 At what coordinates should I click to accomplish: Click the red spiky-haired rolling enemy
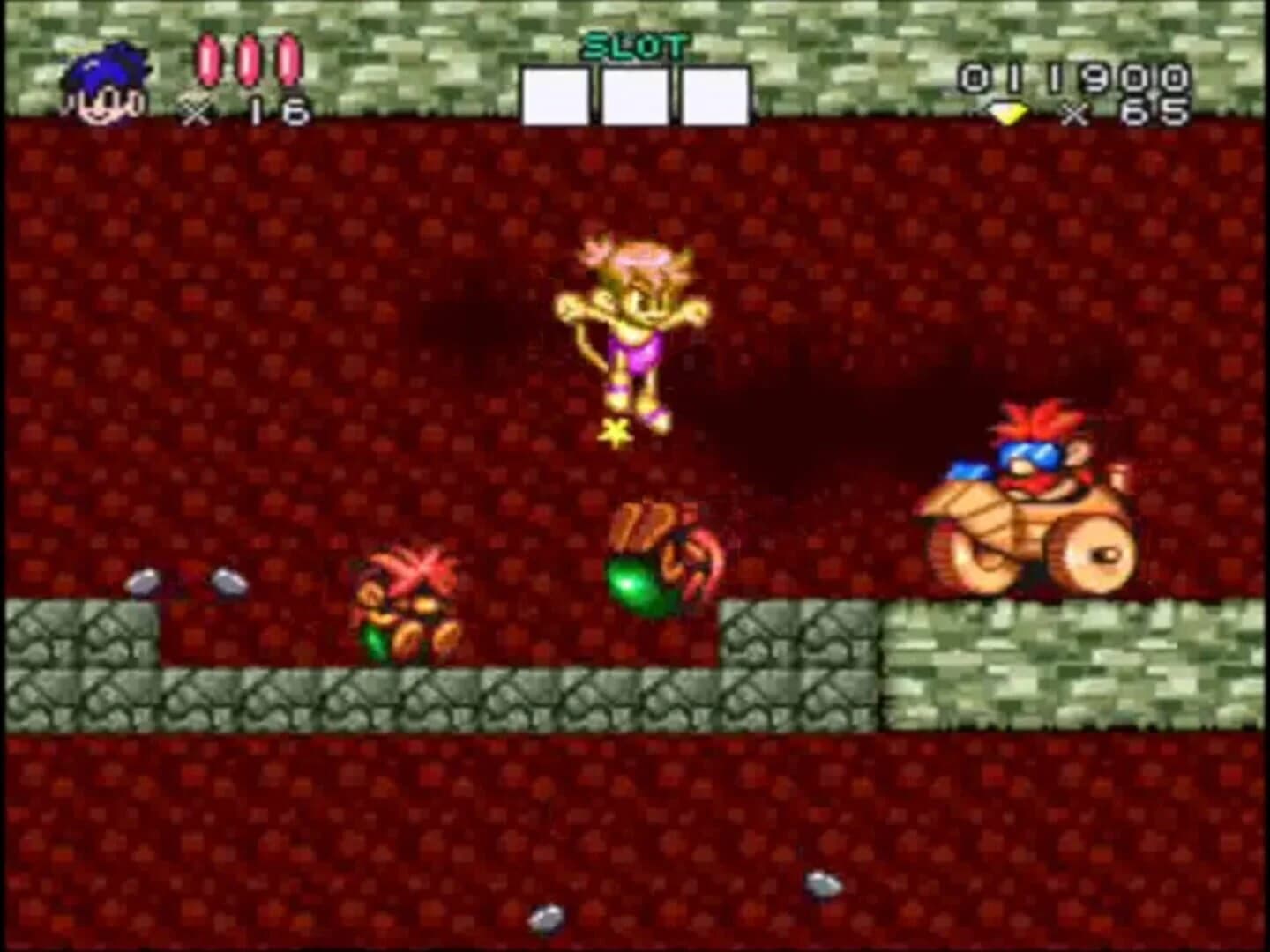pos(410,604)
